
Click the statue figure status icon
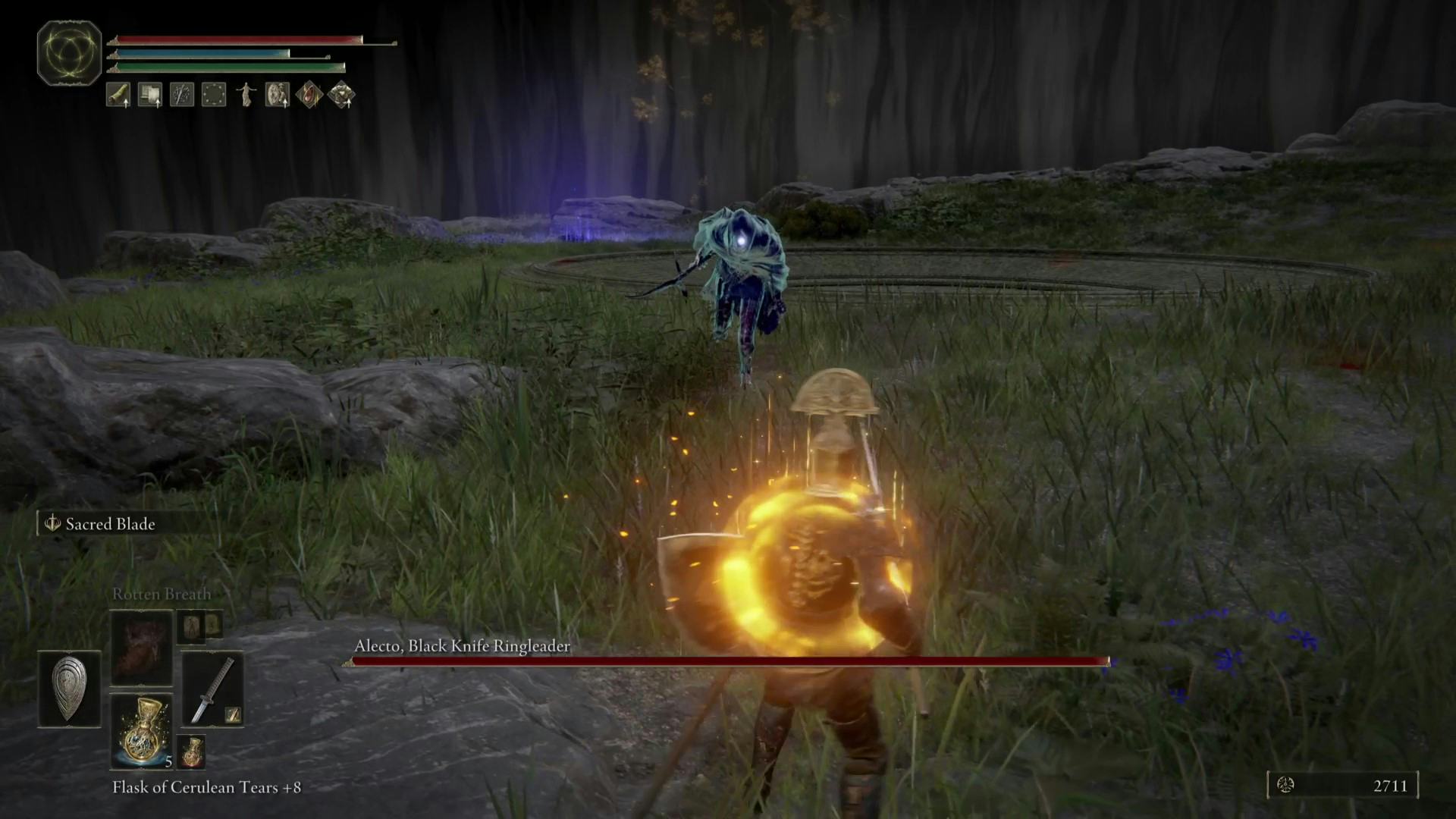point(246,95)
